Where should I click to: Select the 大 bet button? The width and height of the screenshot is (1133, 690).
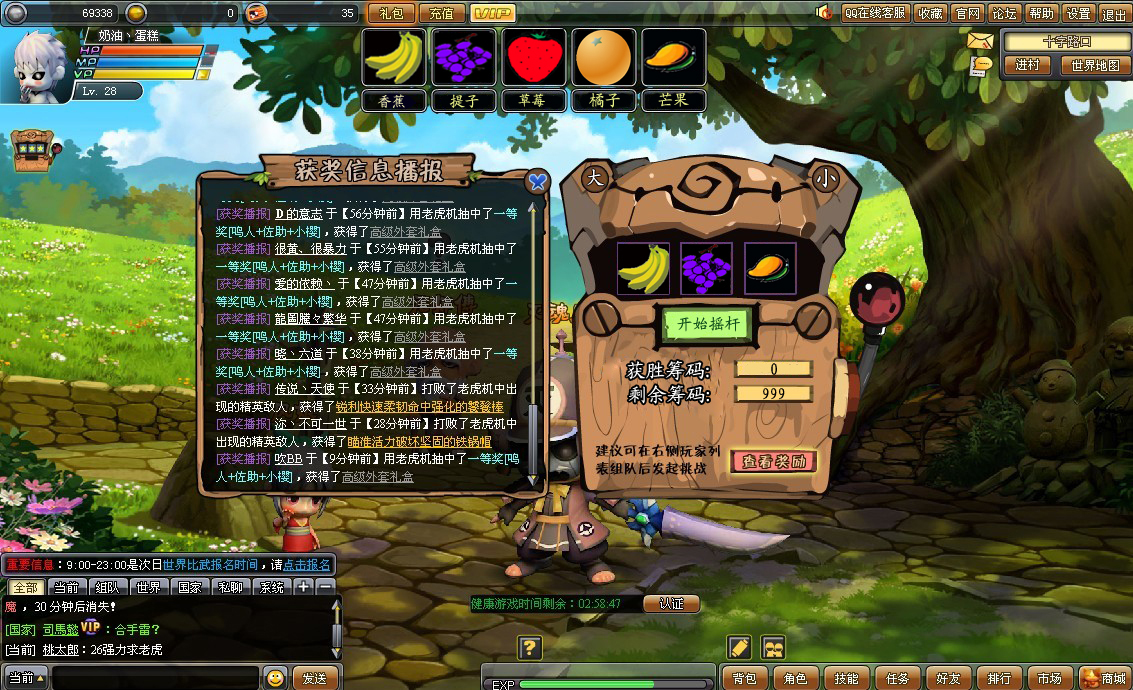594,178
